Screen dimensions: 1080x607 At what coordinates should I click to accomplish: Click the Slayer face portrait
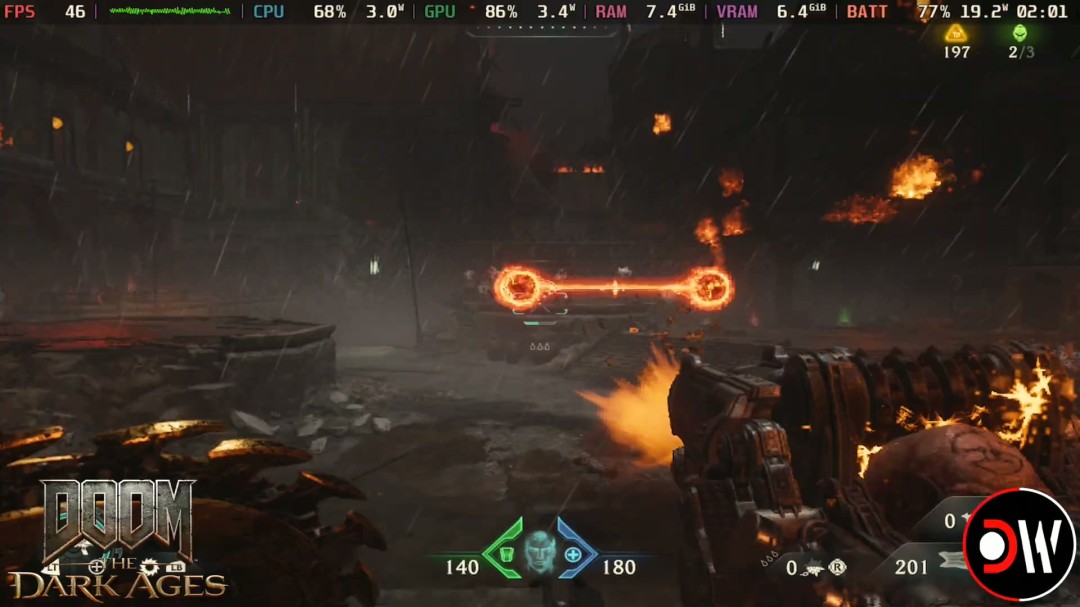(540, 550)
